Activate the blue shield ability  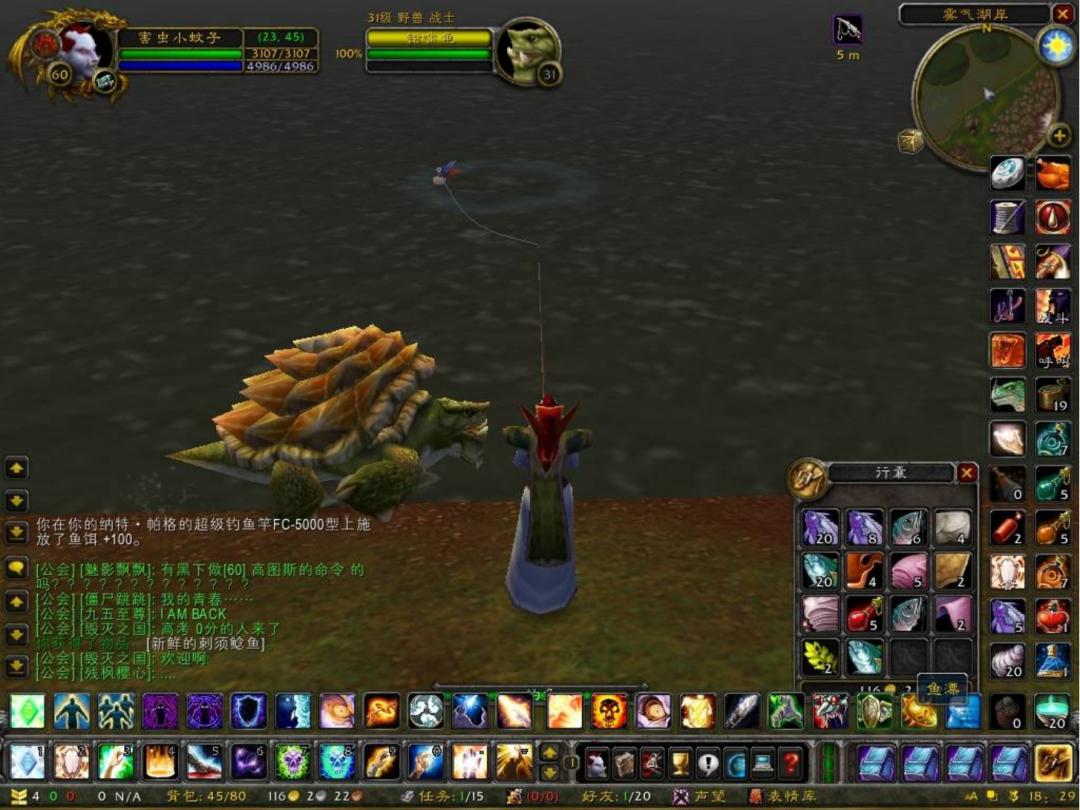(x=249, y=711)
